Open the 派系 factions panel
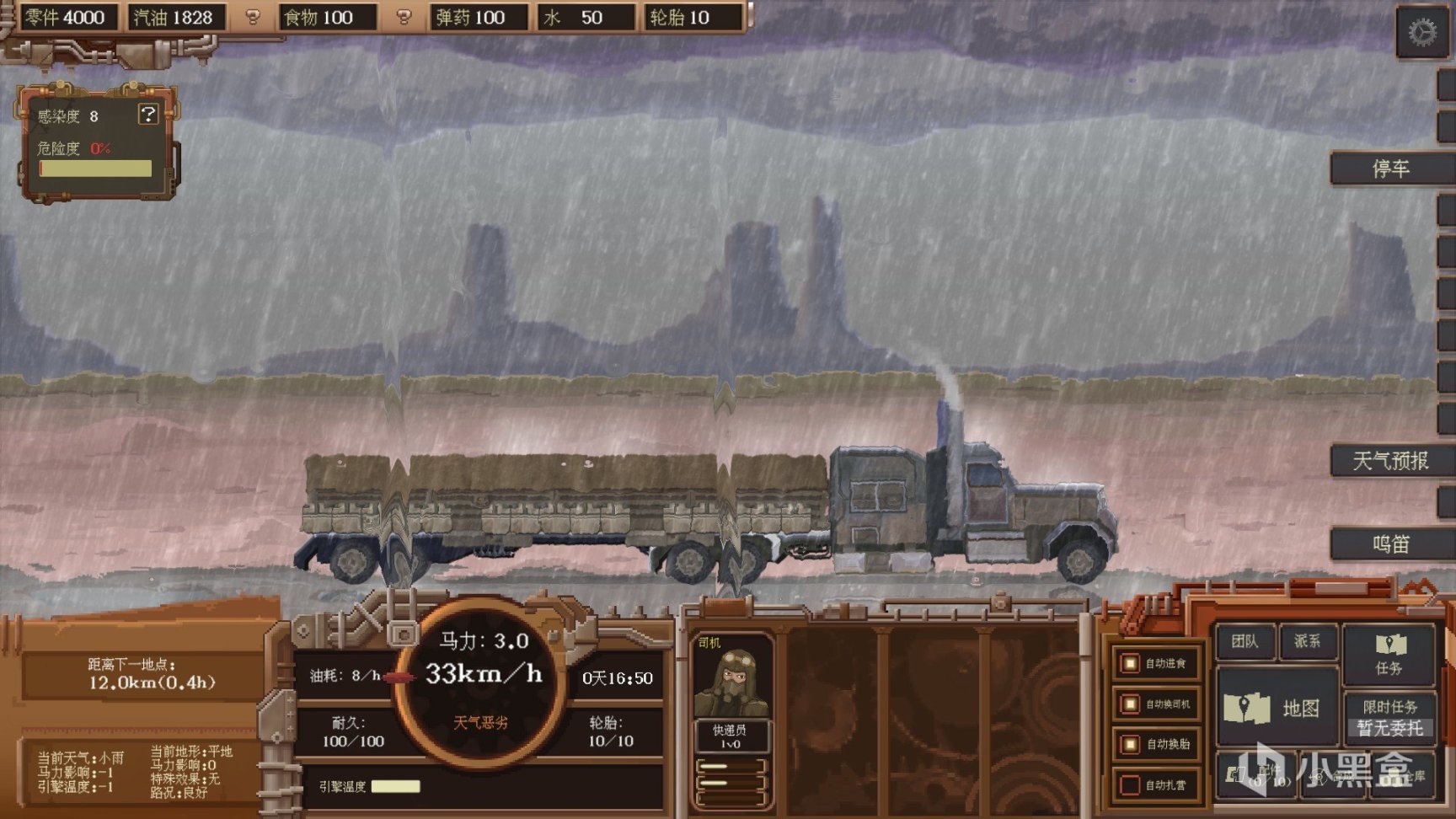Image resolution: width=1456 pixels, height=819 pixels. pos(1307,642)
